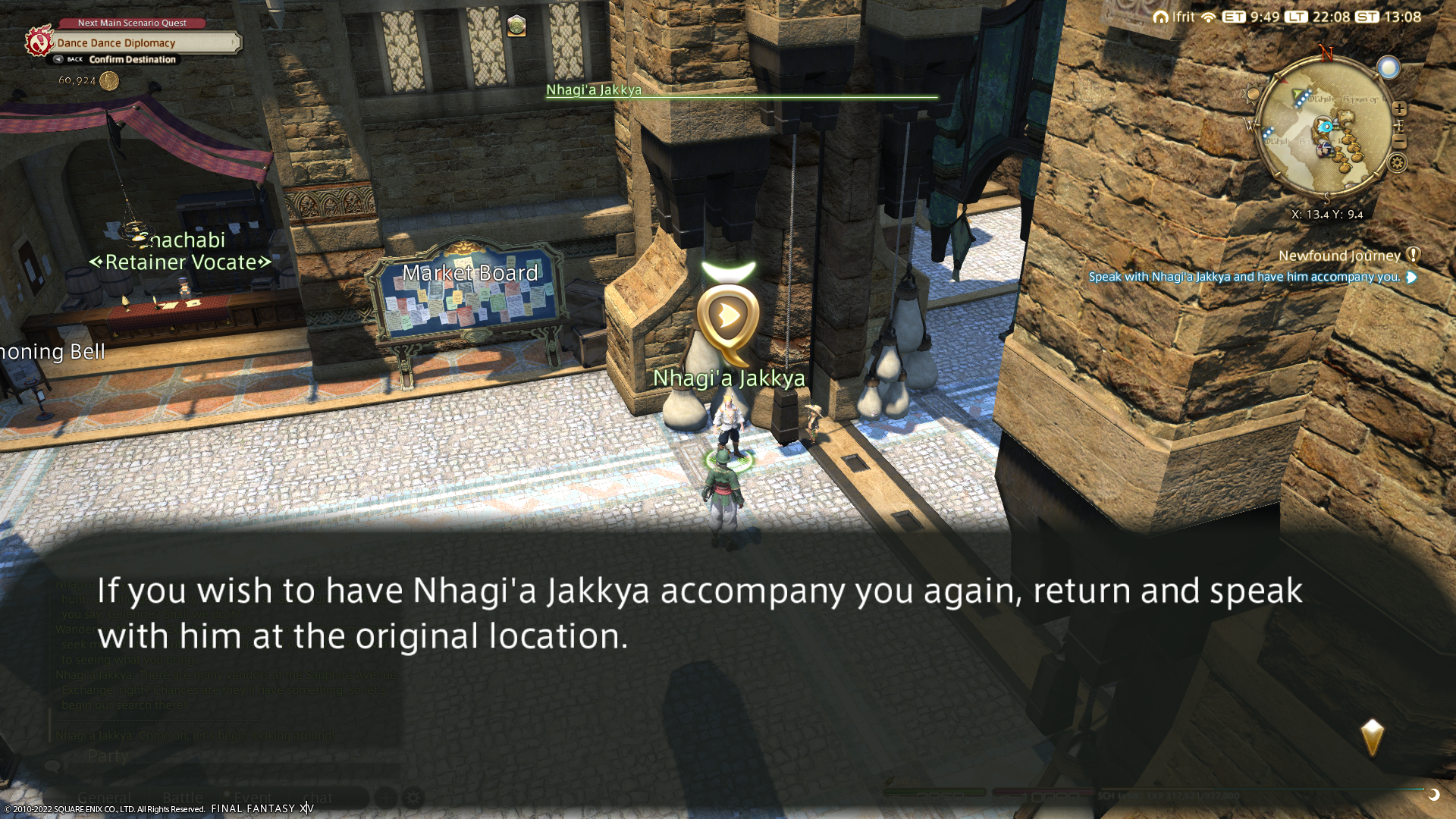This screenshot has width=1456, height=819.
Task: Open minimap settings gear
Action: (x=1398, y=162)
